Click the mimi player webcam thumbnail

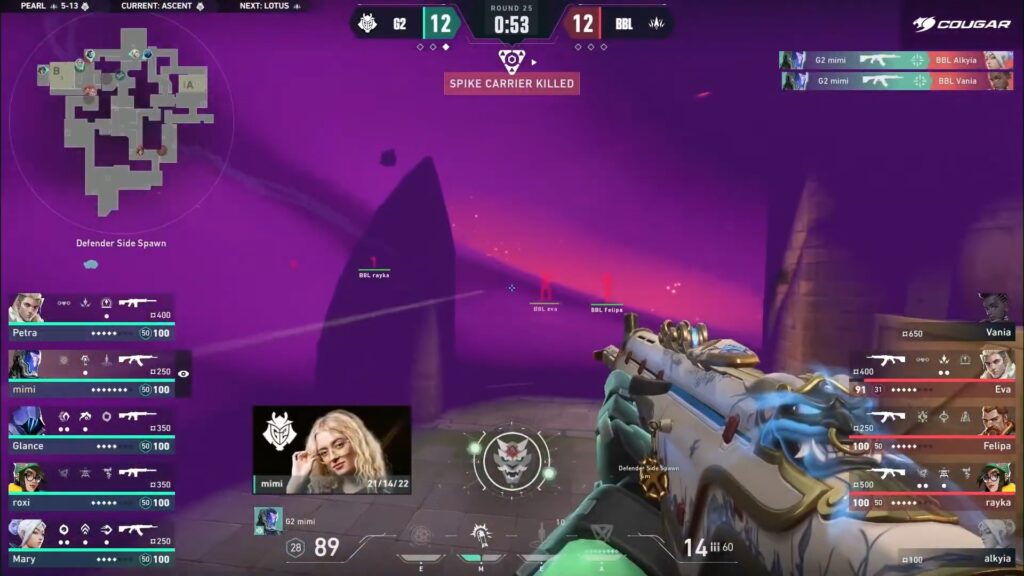coord(331,449)
